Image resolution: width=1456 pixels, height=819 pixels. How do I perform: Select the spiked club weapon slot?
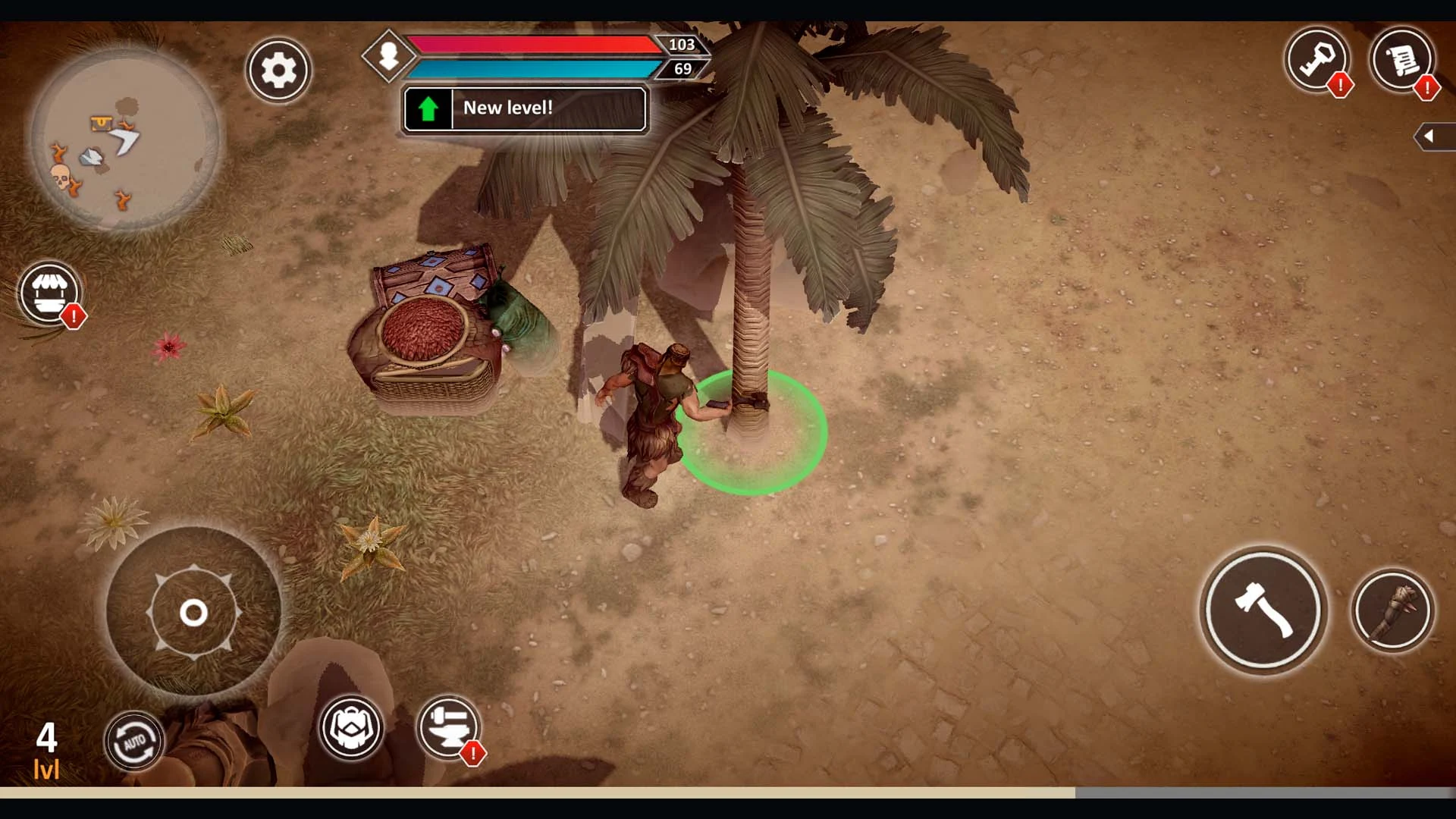coord(1392,610)
